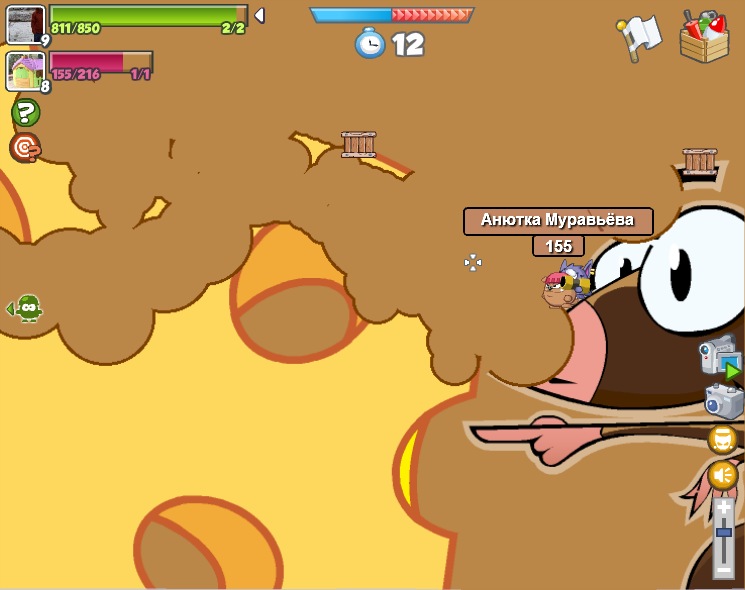
Task: Zoom in with the plus button
Action: pos(724,508)
